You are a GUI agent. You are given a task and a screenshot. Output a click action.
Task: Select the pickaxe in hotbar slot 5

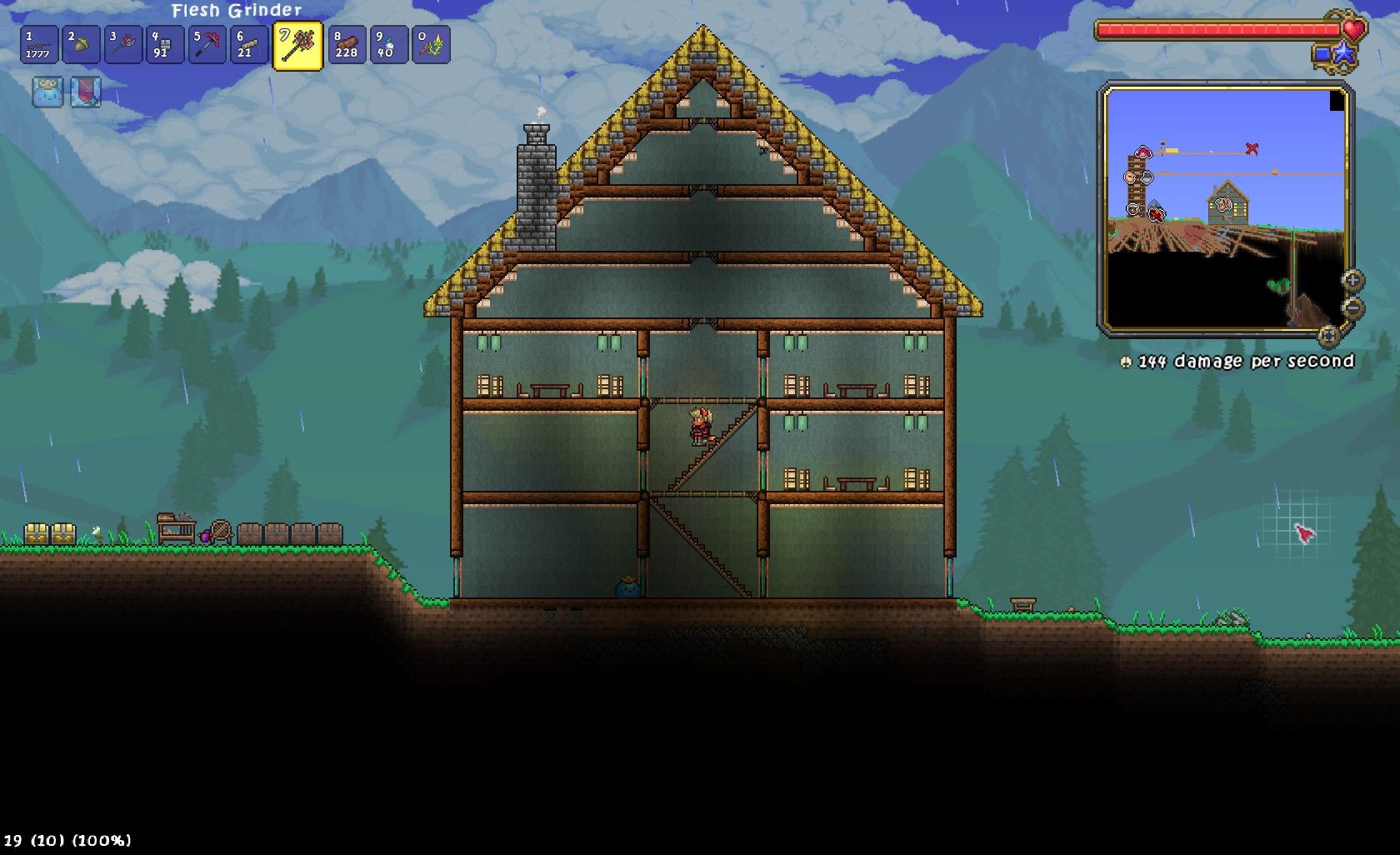pyautogui.click(x=207, y=42)
